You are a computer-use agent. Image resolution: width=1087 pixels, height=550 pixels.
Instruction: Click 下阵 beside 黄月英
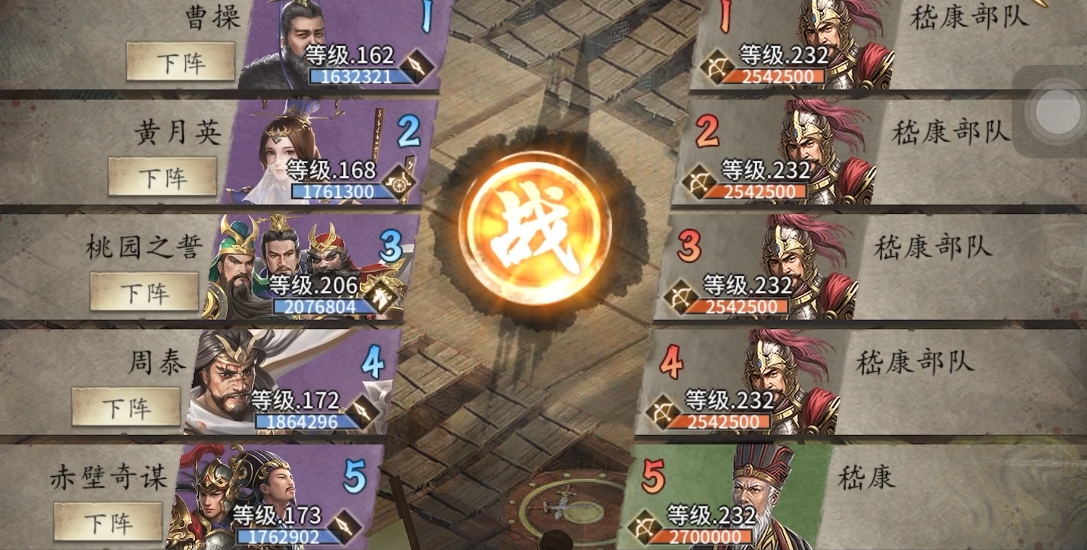(162, 177)
